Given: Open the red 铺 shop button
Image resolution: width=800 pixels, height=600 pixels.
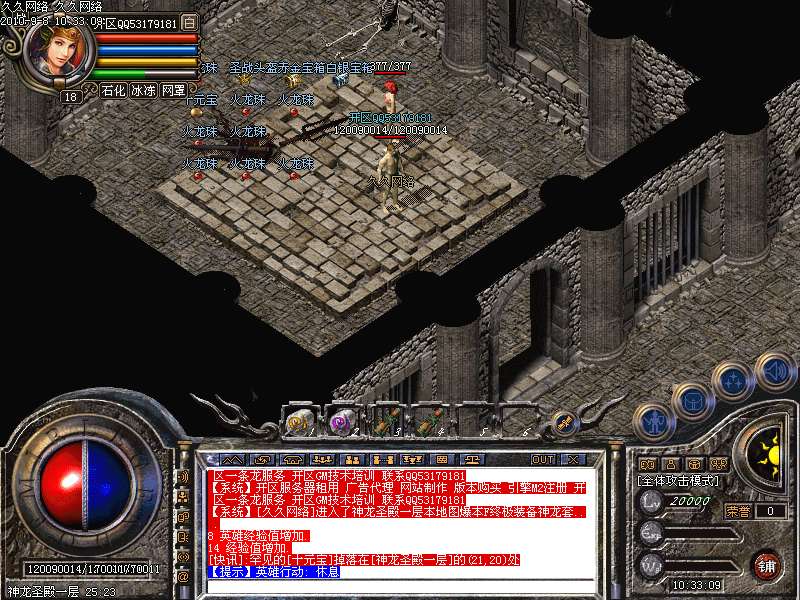Looking at the screenshot, I should (x=767, y=564).
